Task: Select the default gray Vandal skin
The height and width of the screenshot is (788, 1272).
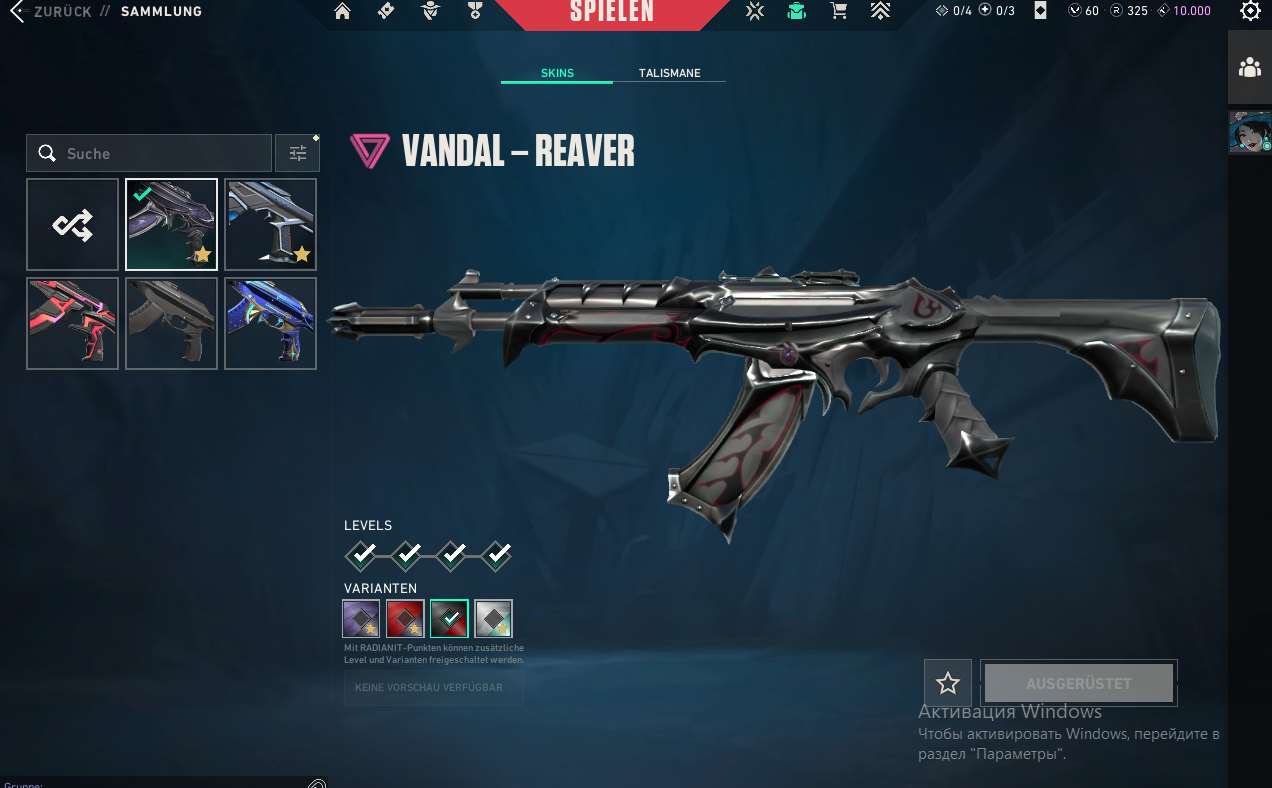Action: tap(171, 323)
